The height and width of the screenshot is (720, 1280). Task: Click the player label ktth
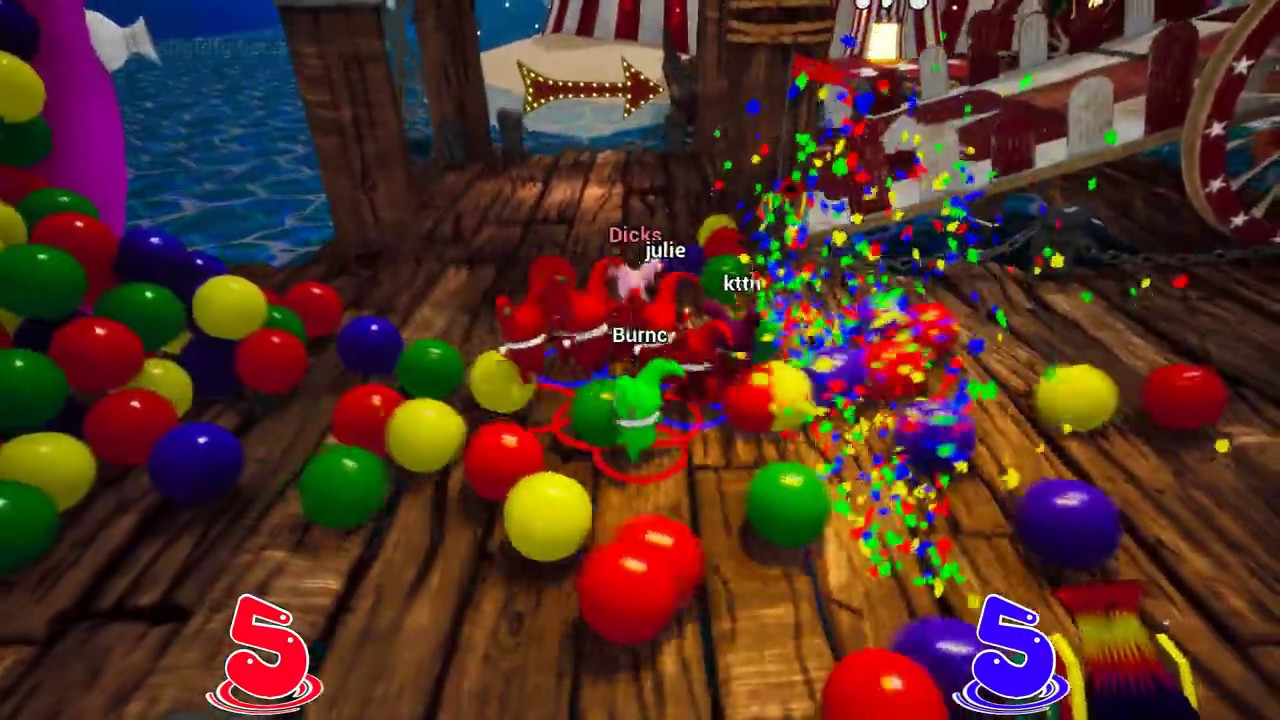(741, 283)
